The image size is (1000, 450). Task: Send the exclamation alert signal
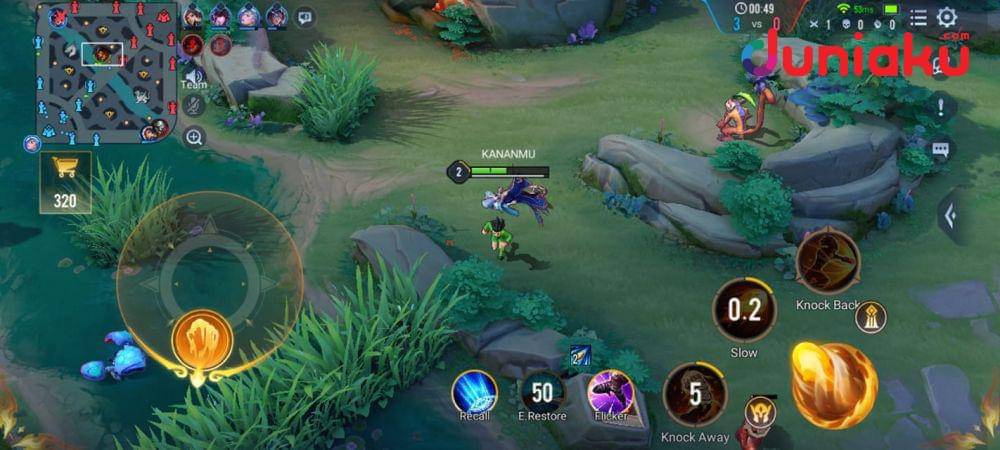940,105
